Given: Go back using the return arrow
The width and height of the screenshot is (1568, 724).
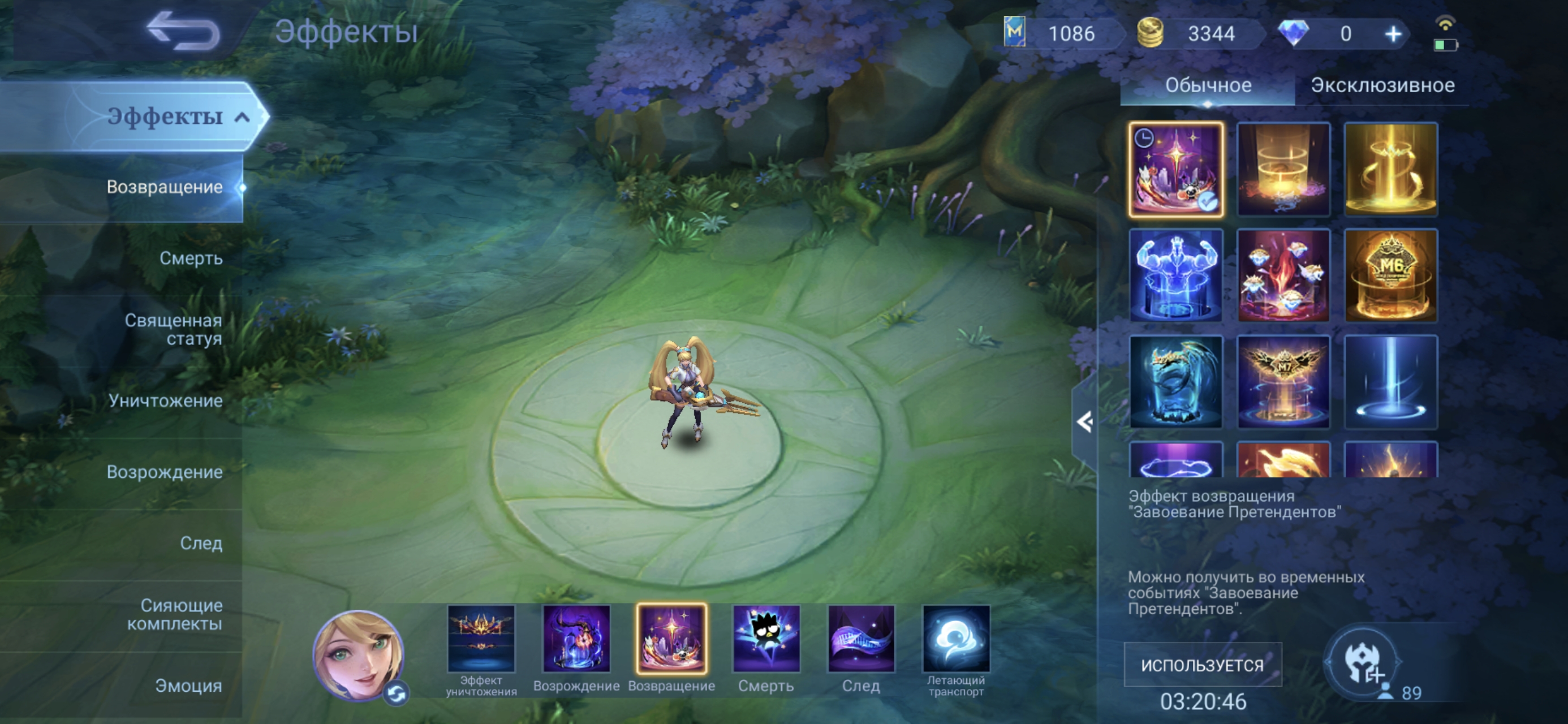Looking at the screenshot, I should 184,32.
